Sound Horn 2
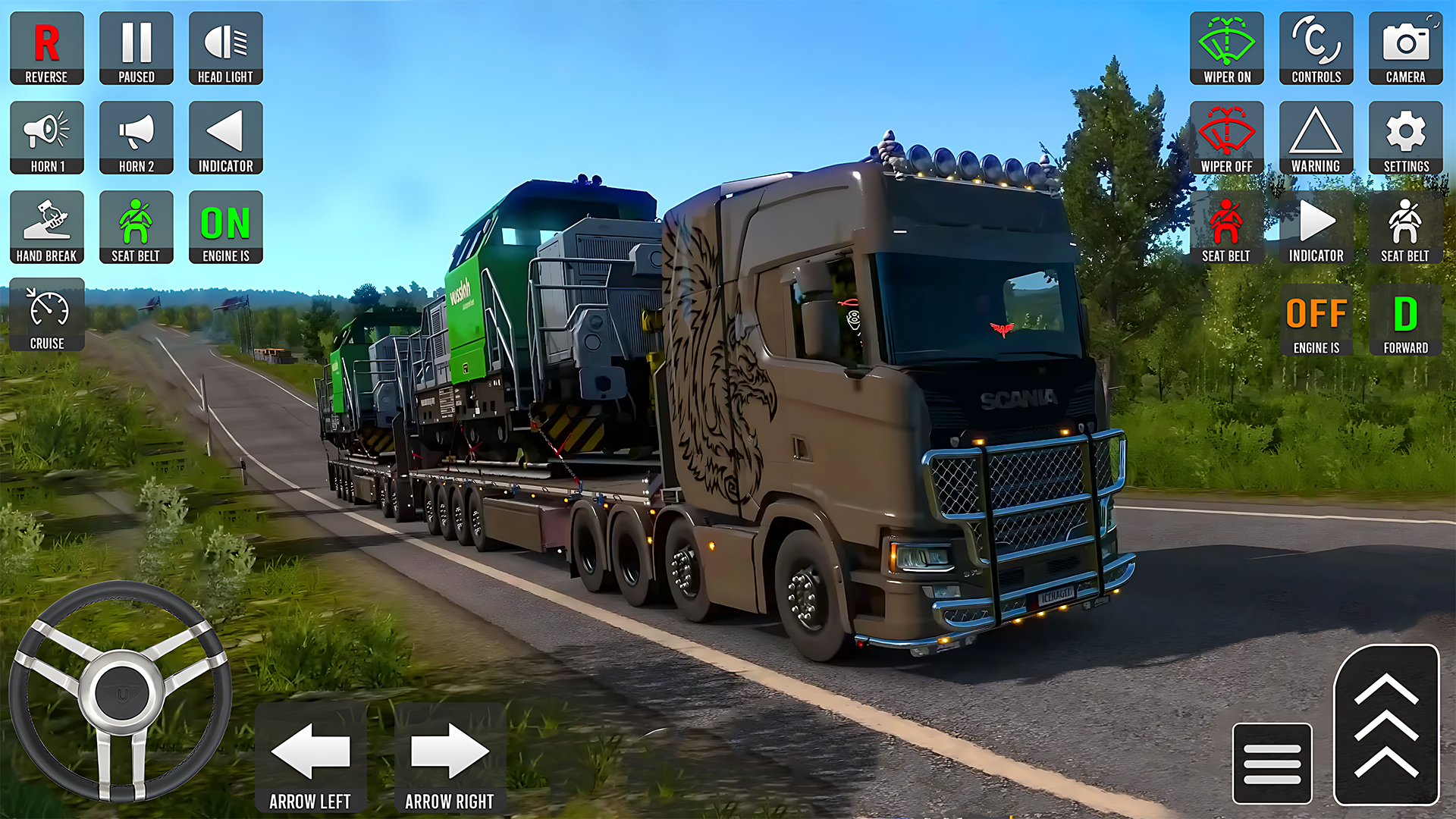The height and width of the screenshot is (819, 1456). click(x=136, y=137)
